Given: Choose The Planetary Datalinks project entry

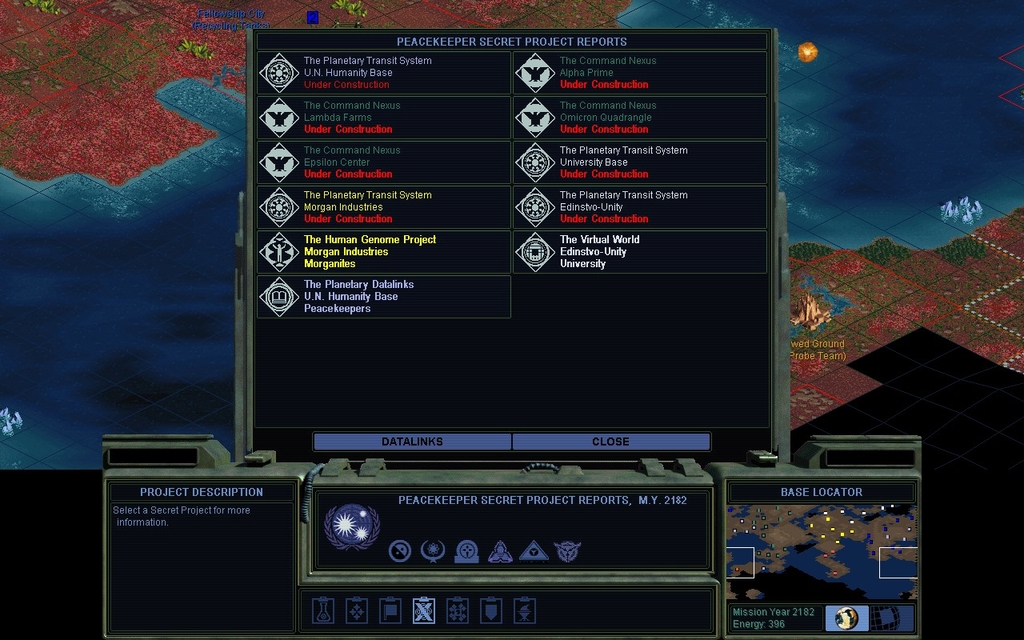Looking at the screenshot, I should [x=384, y=297].
